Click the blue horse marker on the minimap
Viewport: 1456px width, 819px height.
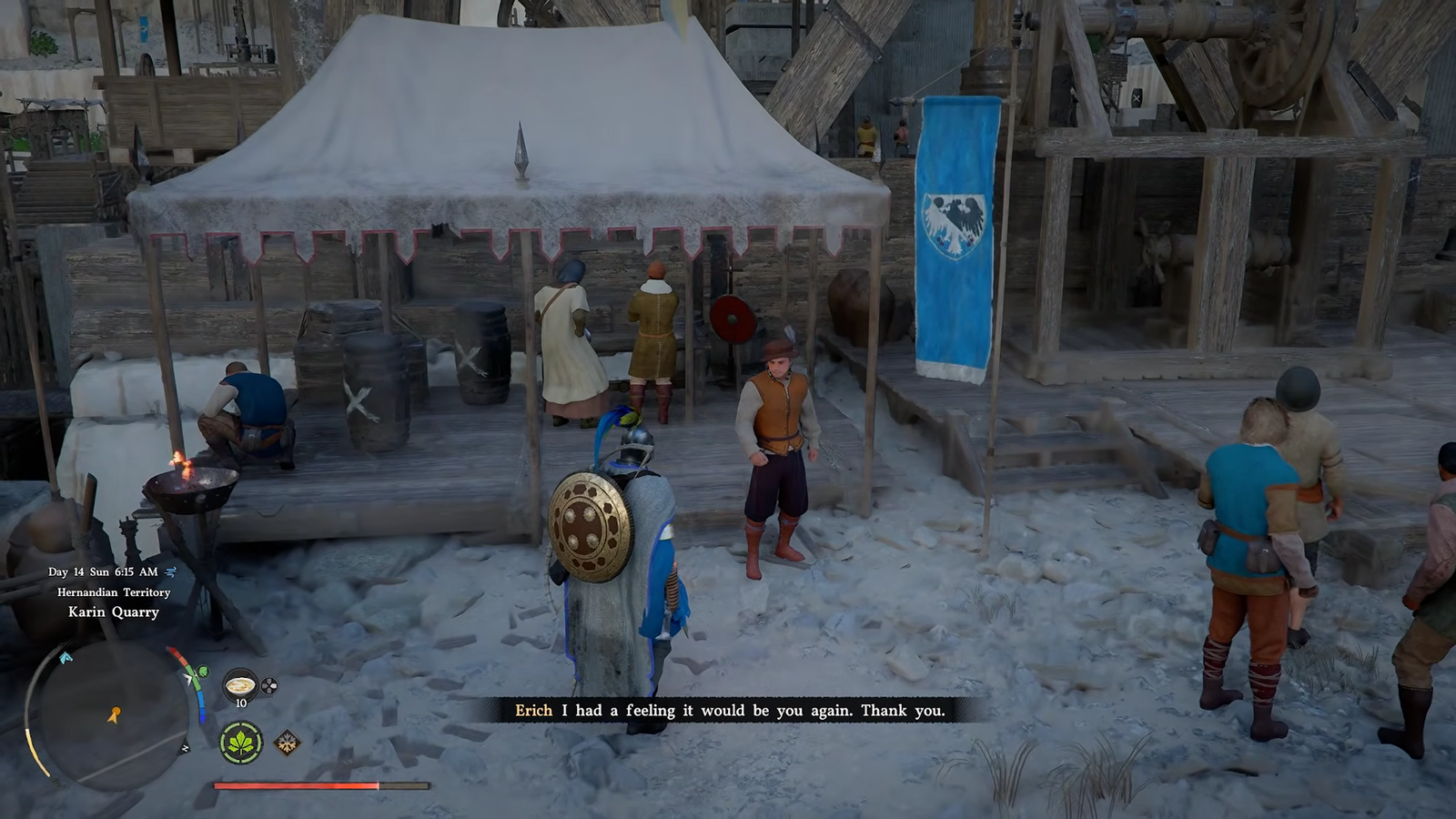click(x=66, y=657)
